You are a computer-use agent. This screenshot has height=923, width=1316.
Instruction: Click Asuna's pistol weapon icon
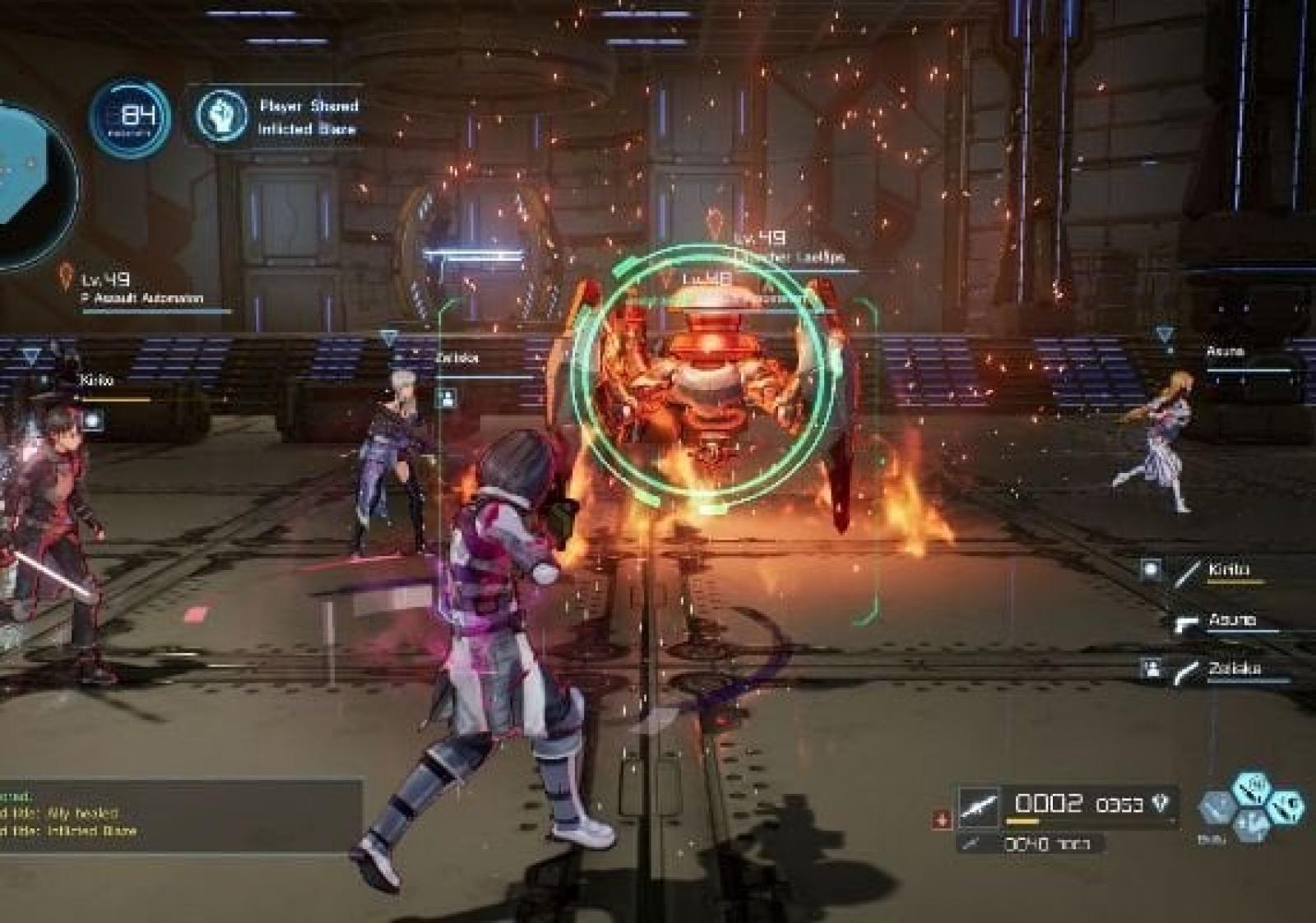click(x=1186, y=623)
